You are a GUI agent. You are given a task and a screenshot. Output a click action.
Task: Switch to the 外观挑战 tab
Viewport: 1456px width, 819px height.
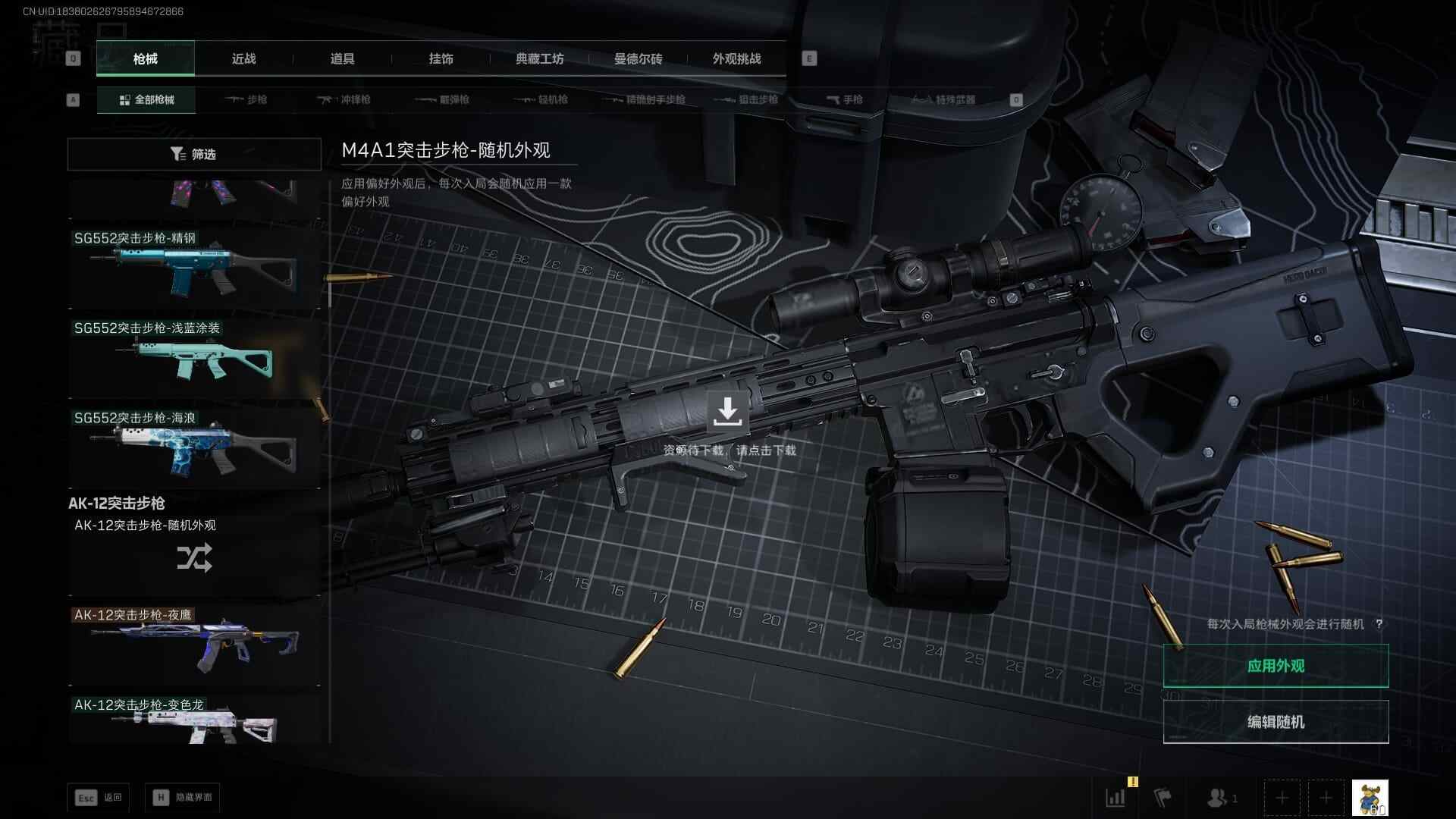[x=736, y=58]
